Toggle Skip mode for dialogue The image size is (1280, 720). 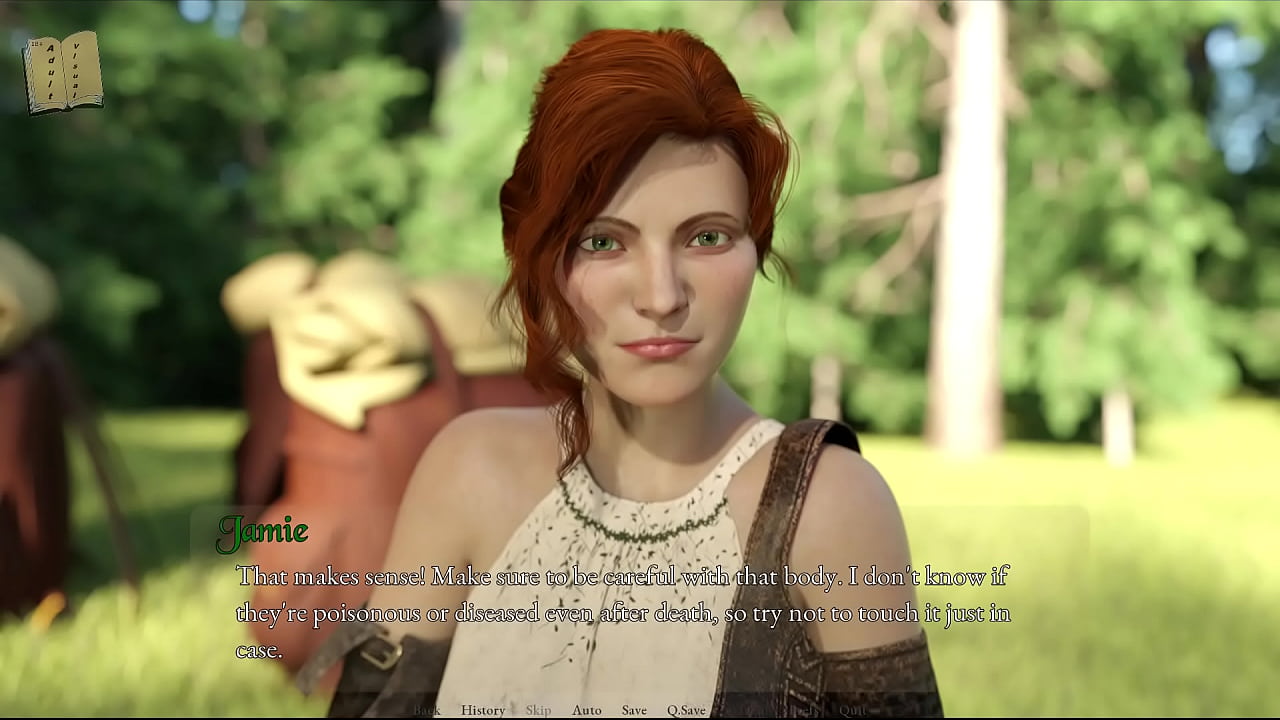(538, 710)
